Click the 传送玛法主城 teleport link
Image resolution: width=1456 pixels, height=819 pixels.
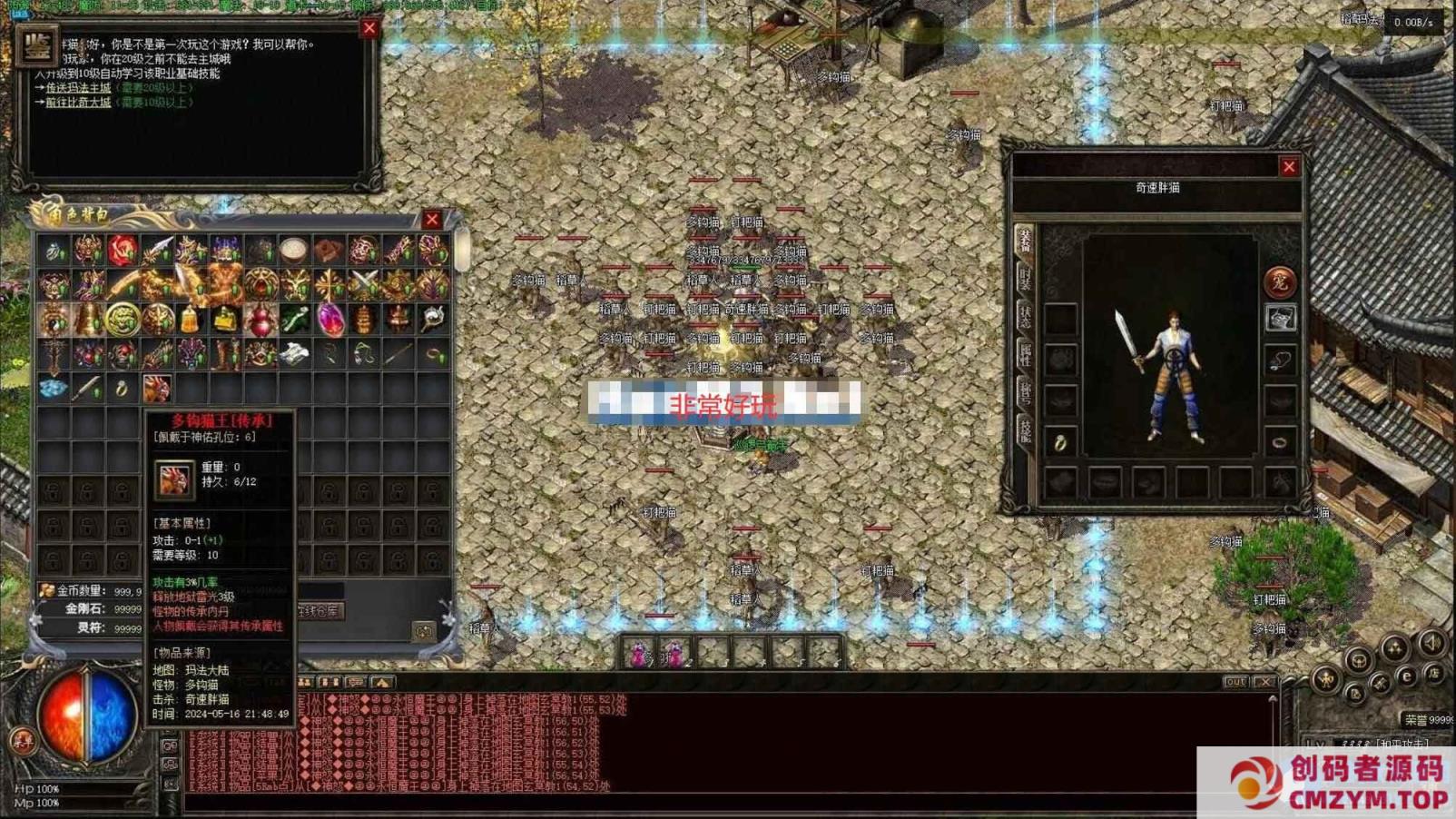[x=78, y=88]
